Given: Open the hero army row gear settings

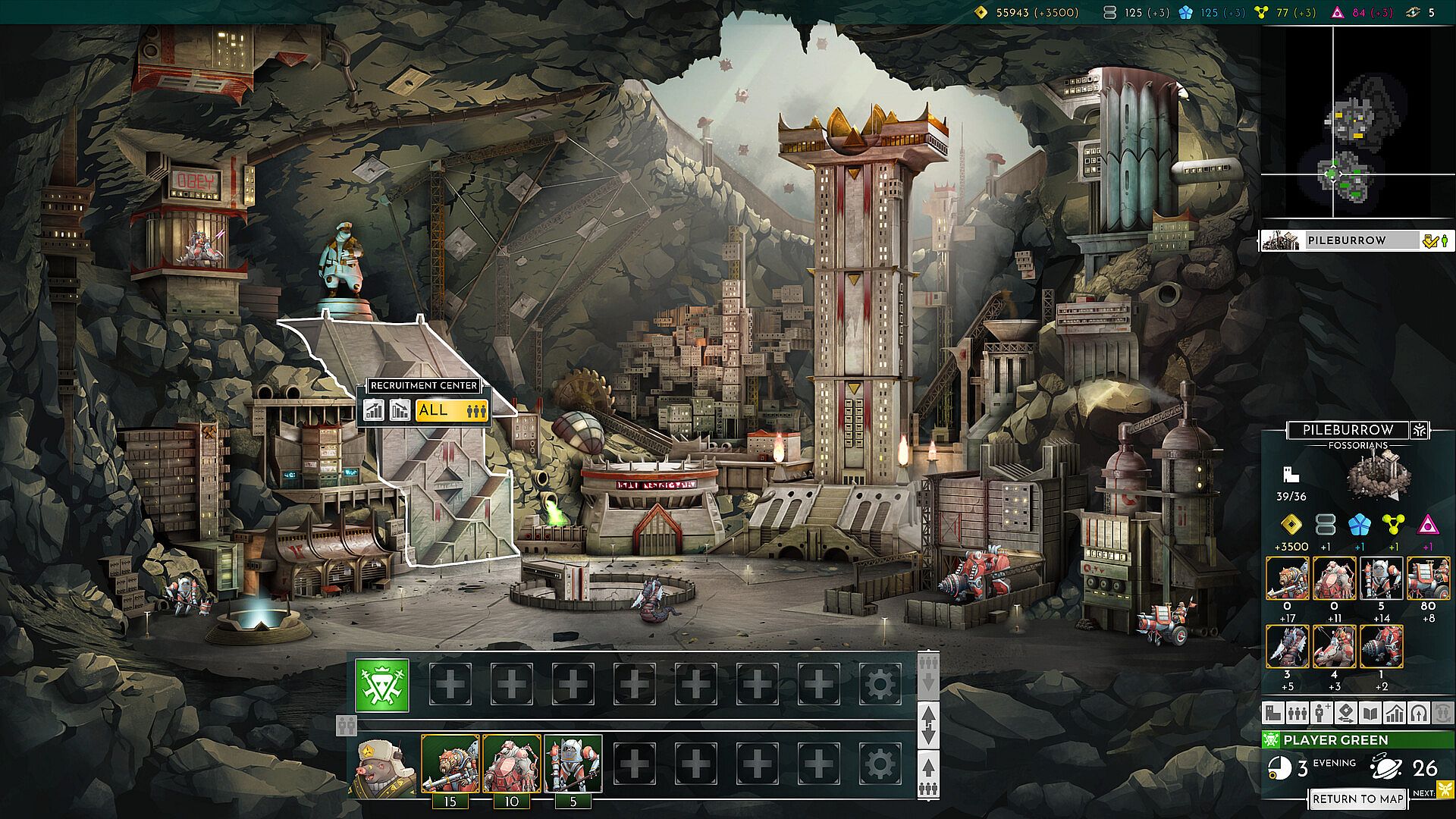Looking at the screenshot, I should 880,765.
